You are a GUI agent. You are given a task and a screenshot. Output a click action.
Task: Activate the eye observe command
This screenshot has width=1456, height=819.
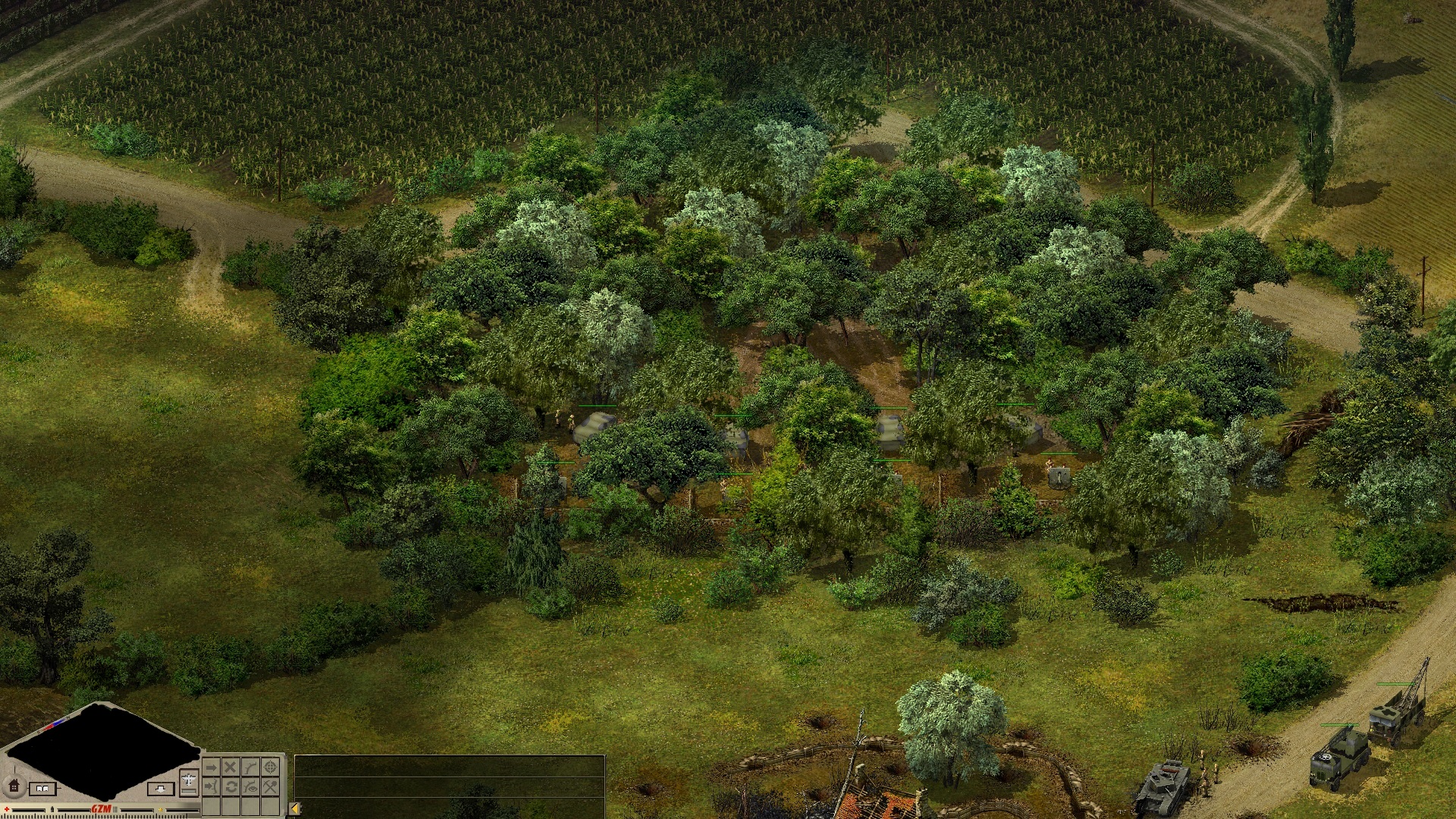pyautogui.click(x=250, y=787)
